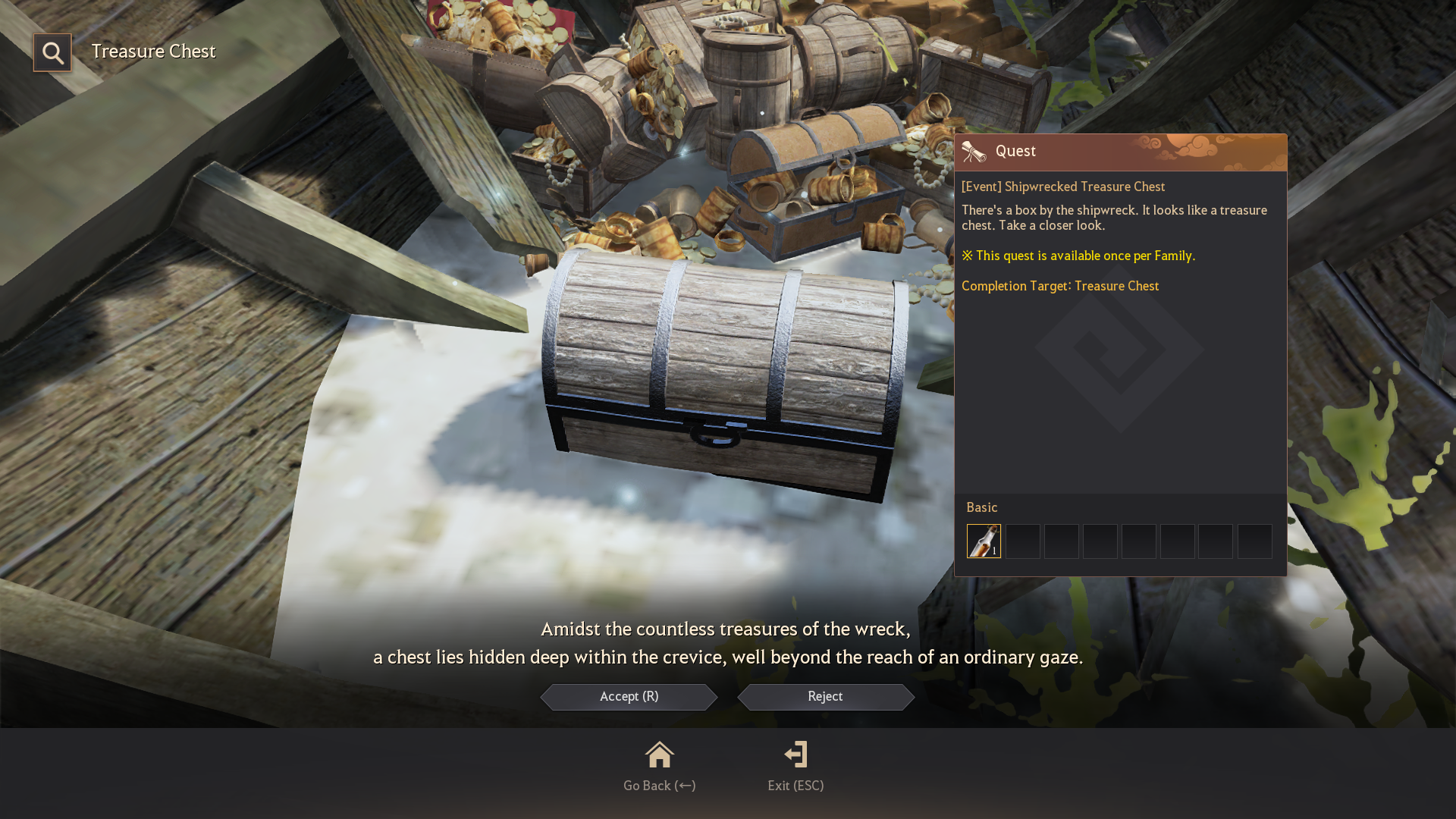
Task: Click the first empty reward slot
Action: coord(1021,541)
